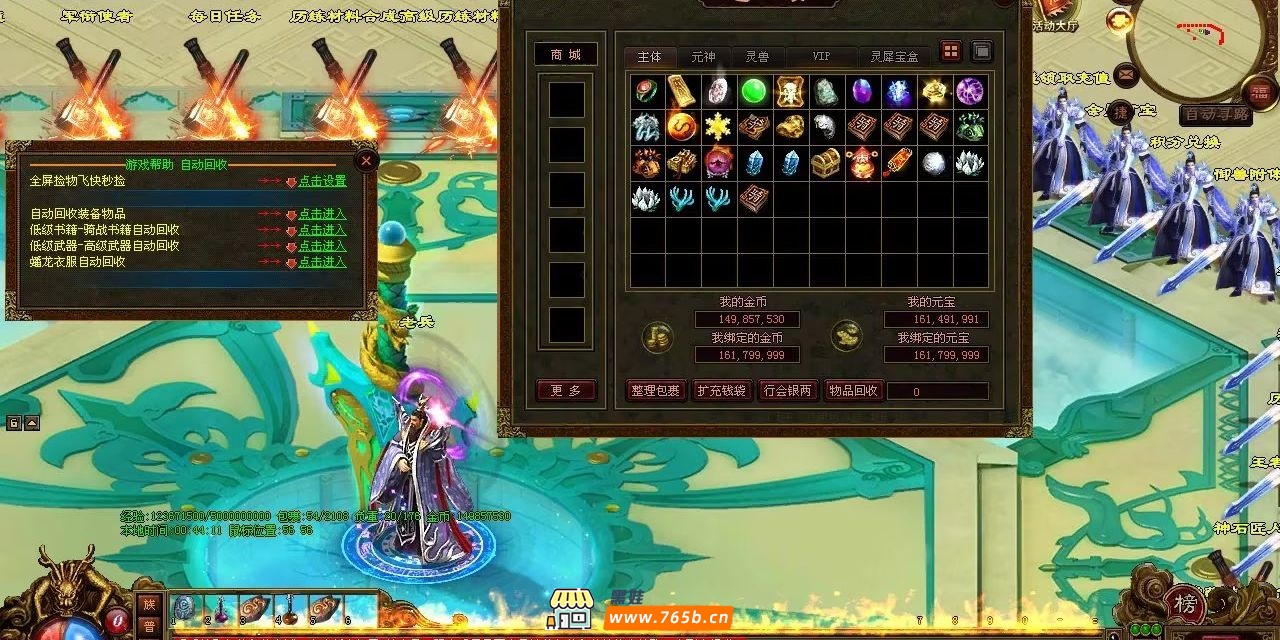Click the 自动寻路 auto-pathfind button
Viewport: 1280px width, 640px height.
pyautogui.click(x=1215, y=114)
